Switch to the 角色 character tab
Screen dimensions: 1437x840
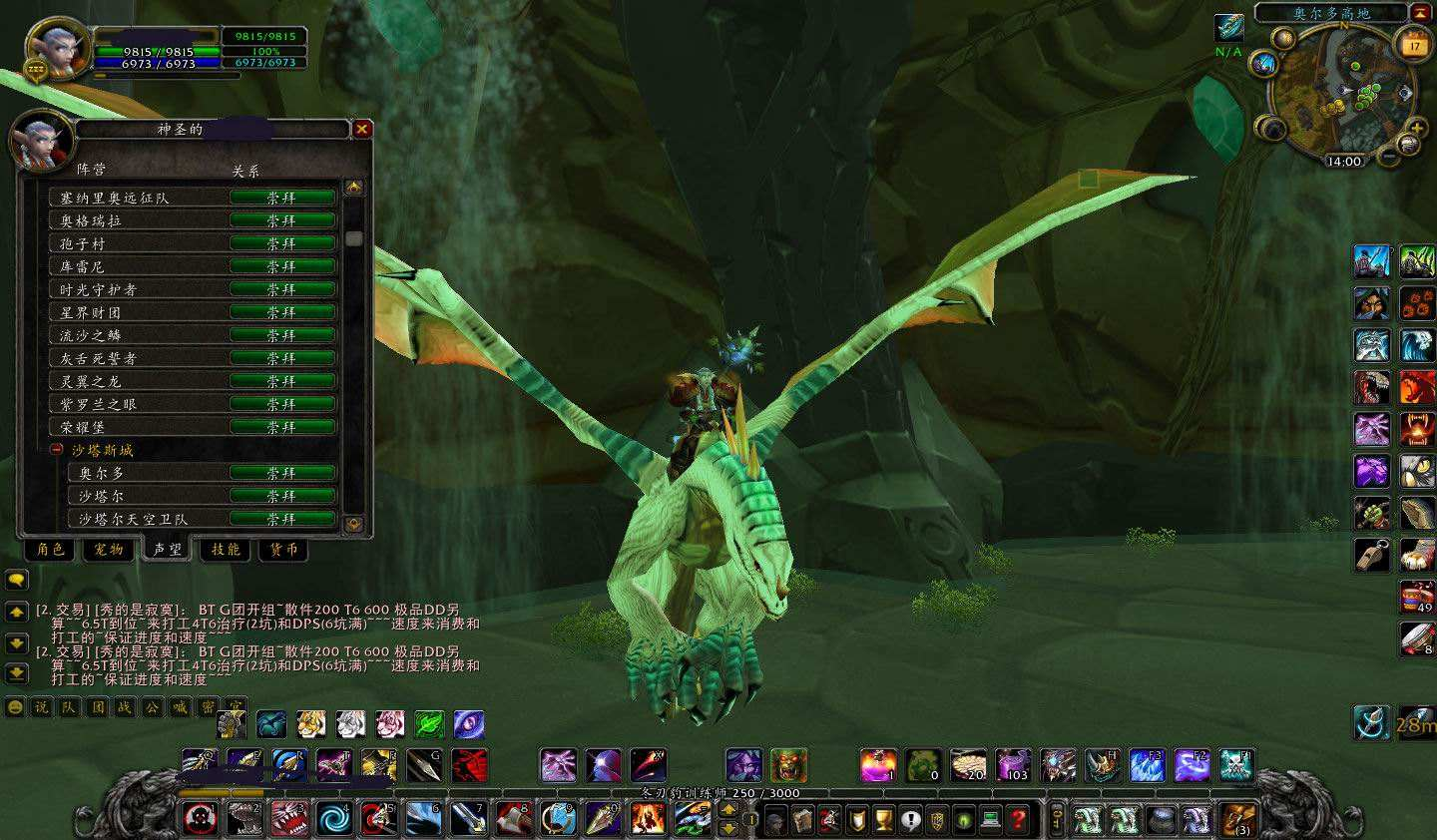(50, 550)
